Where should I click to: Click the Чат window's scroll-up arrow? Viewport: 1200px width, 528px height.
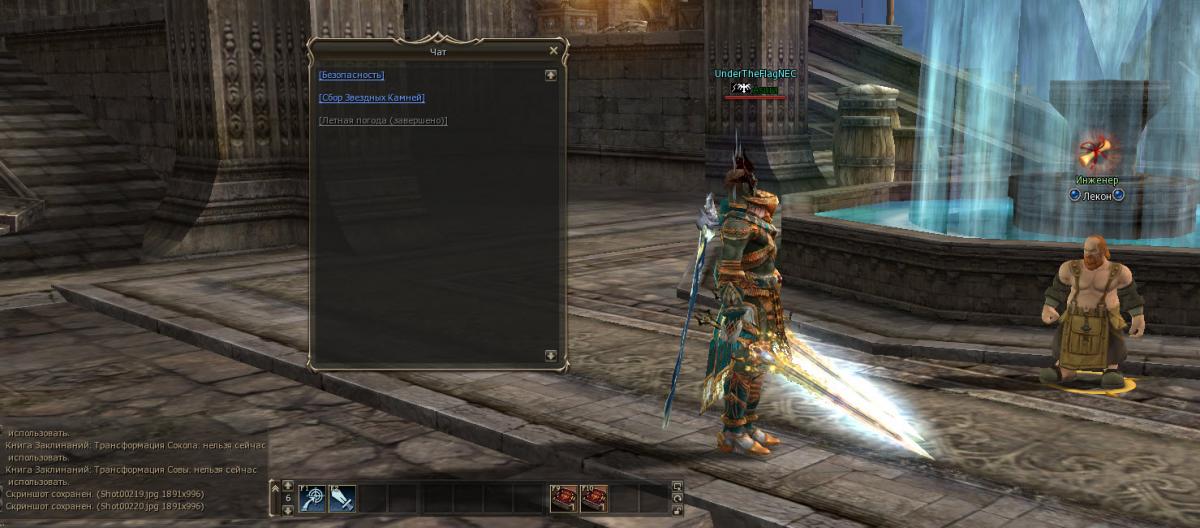pyautogui.click(x=550, y=75)
